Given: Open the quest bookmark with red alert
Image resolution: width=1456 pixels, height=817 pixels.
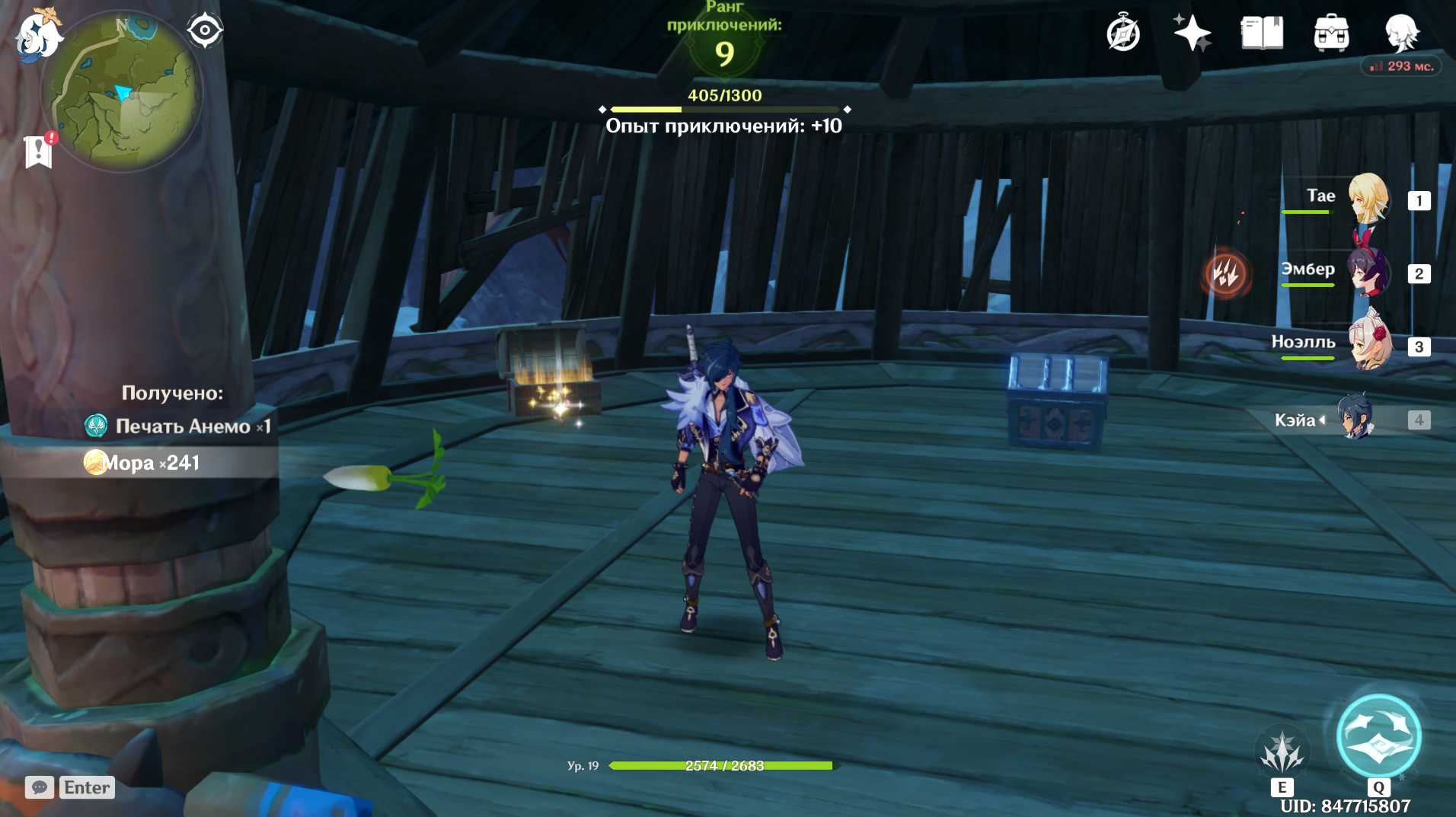Looking at the screenshot, I should coord(38,151).
